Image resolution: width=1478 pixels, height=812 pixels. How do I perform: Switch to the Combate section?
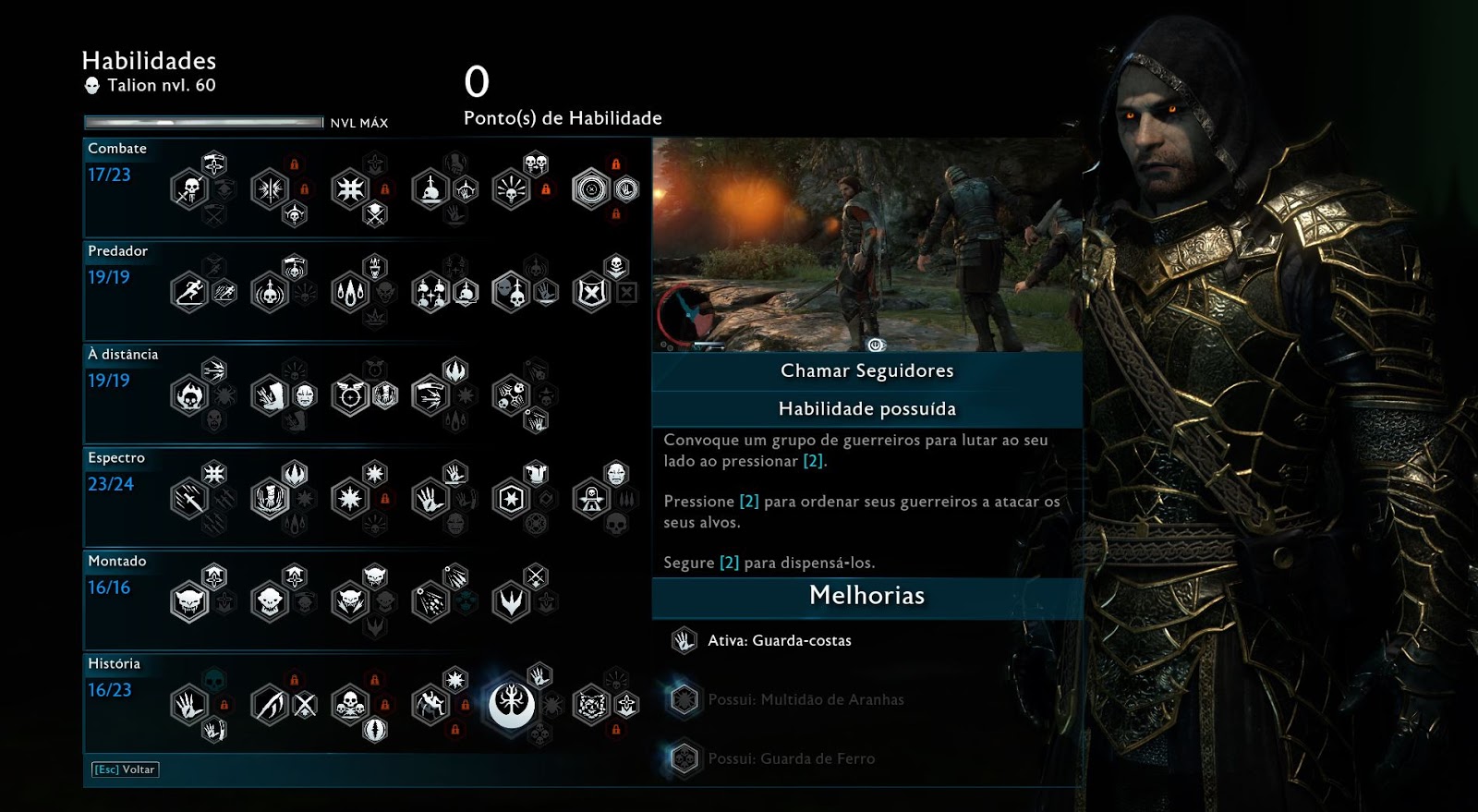[116, 148]
